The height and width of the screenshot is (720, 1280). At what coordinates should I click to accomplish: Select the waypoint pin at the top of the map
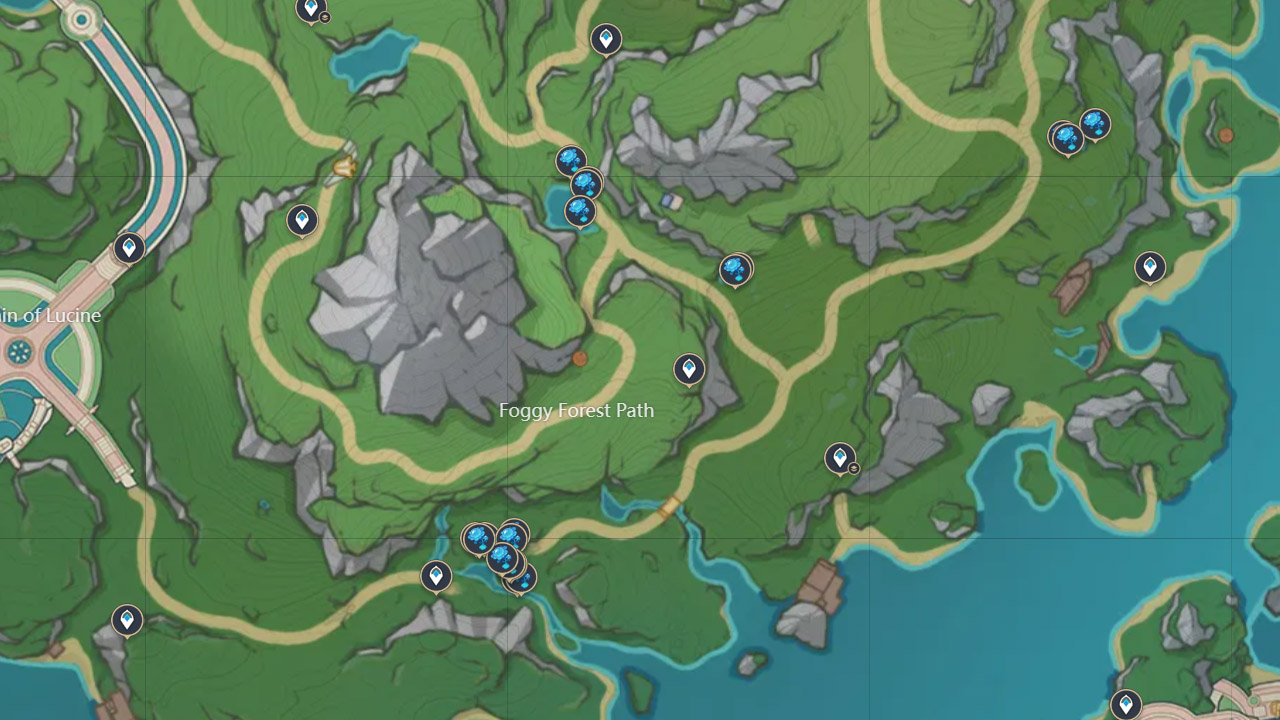coord(607,38)
